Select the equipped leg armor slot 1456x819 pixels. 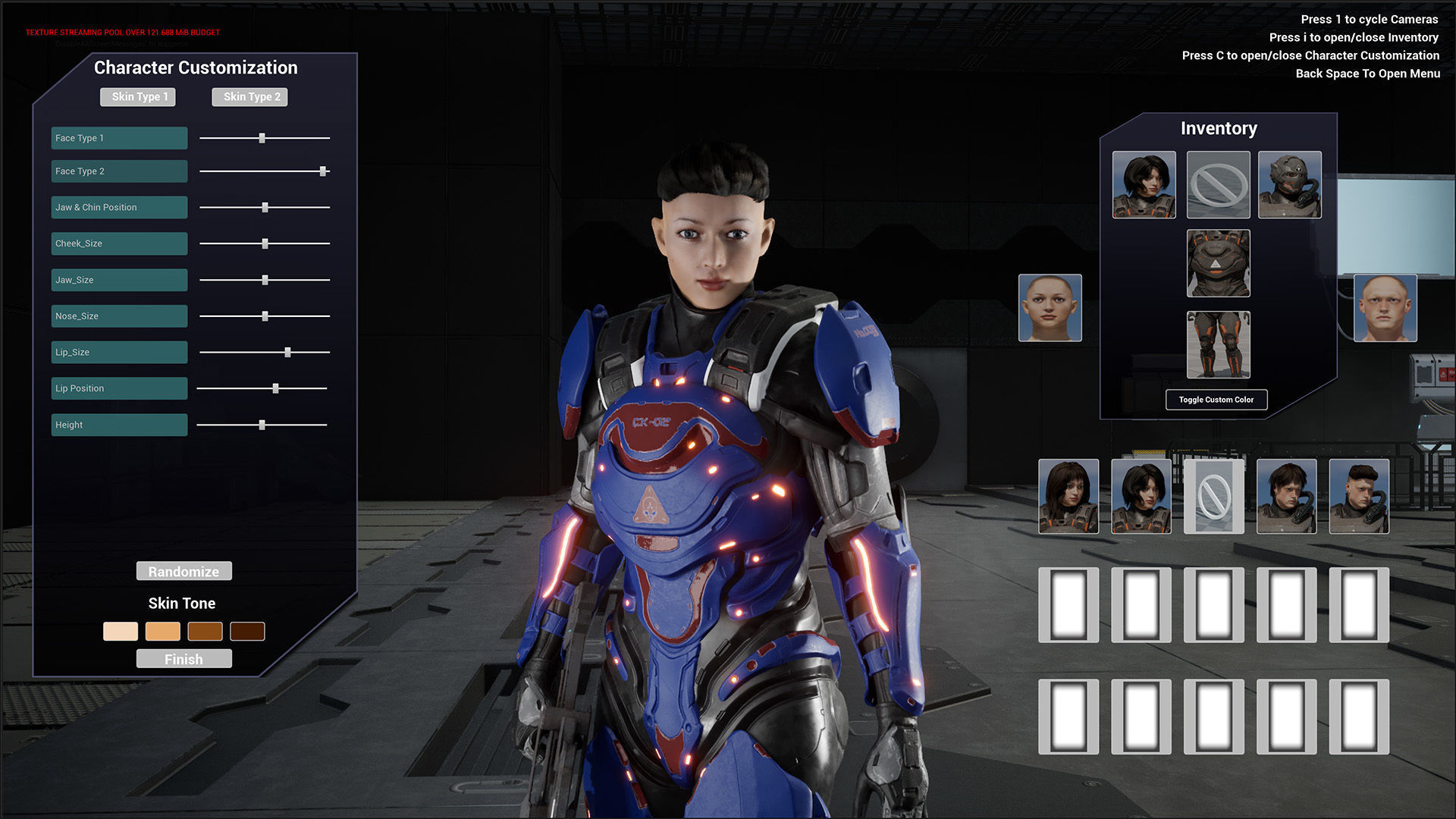click(1218, 345)
